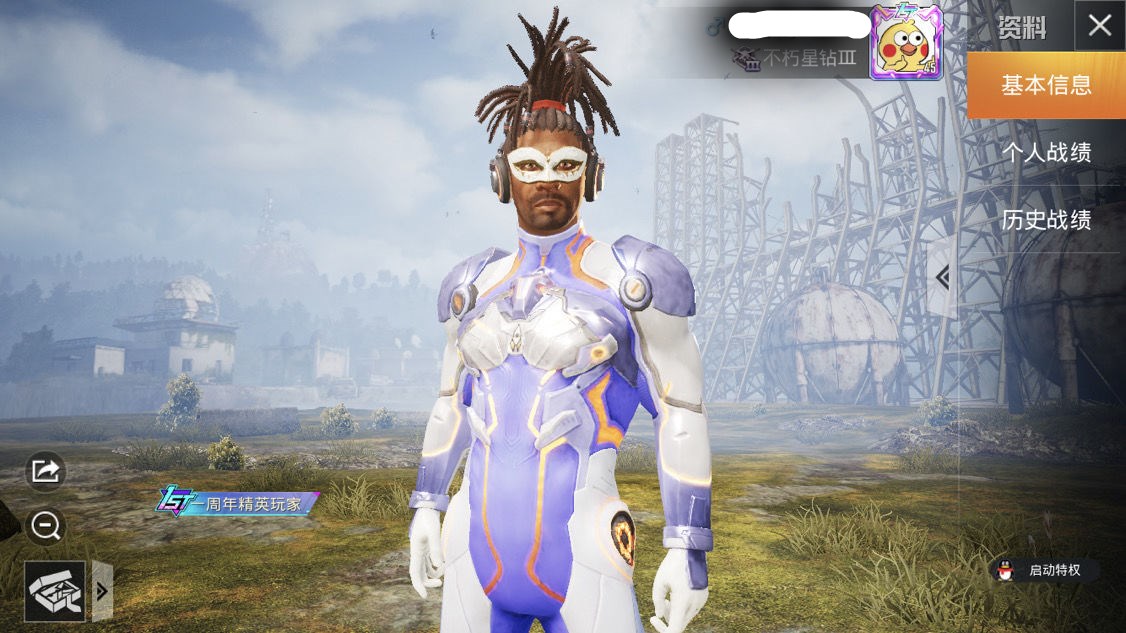
Task: Zoom out the character view with the magnifier
Action: 46,525
